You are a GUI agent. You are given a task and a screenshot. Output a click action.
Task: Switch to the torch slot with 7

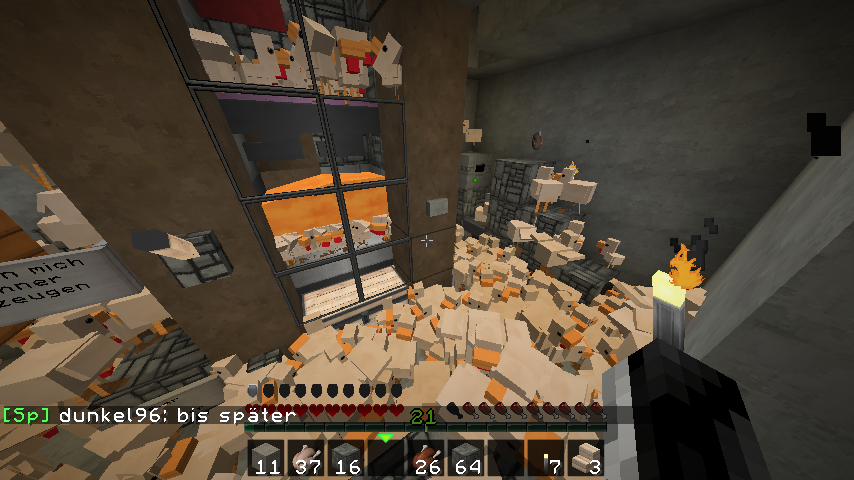click(547, 458)
